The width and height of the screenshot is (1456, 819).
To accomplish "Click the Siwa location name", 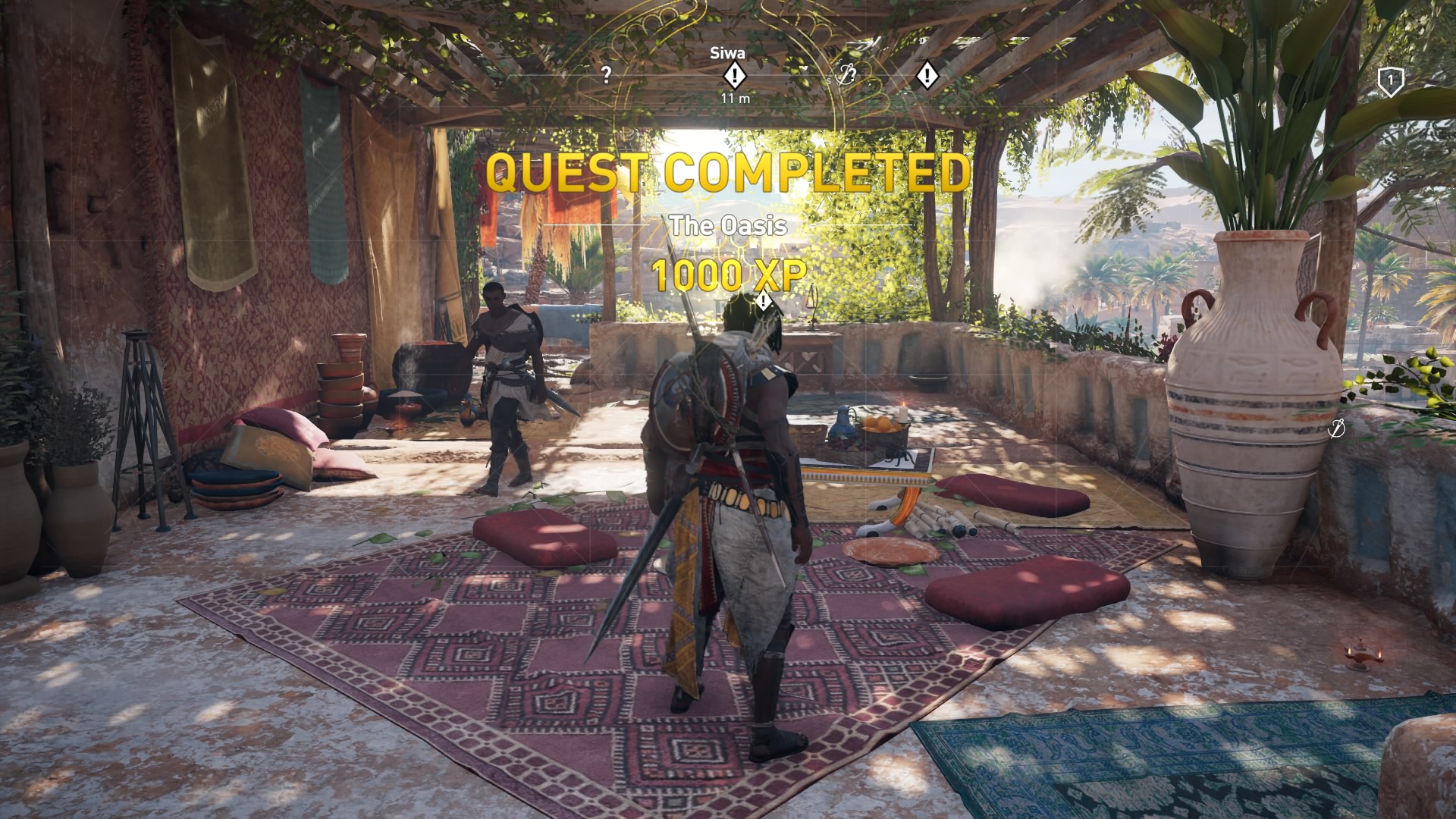I will pos(728,55).
